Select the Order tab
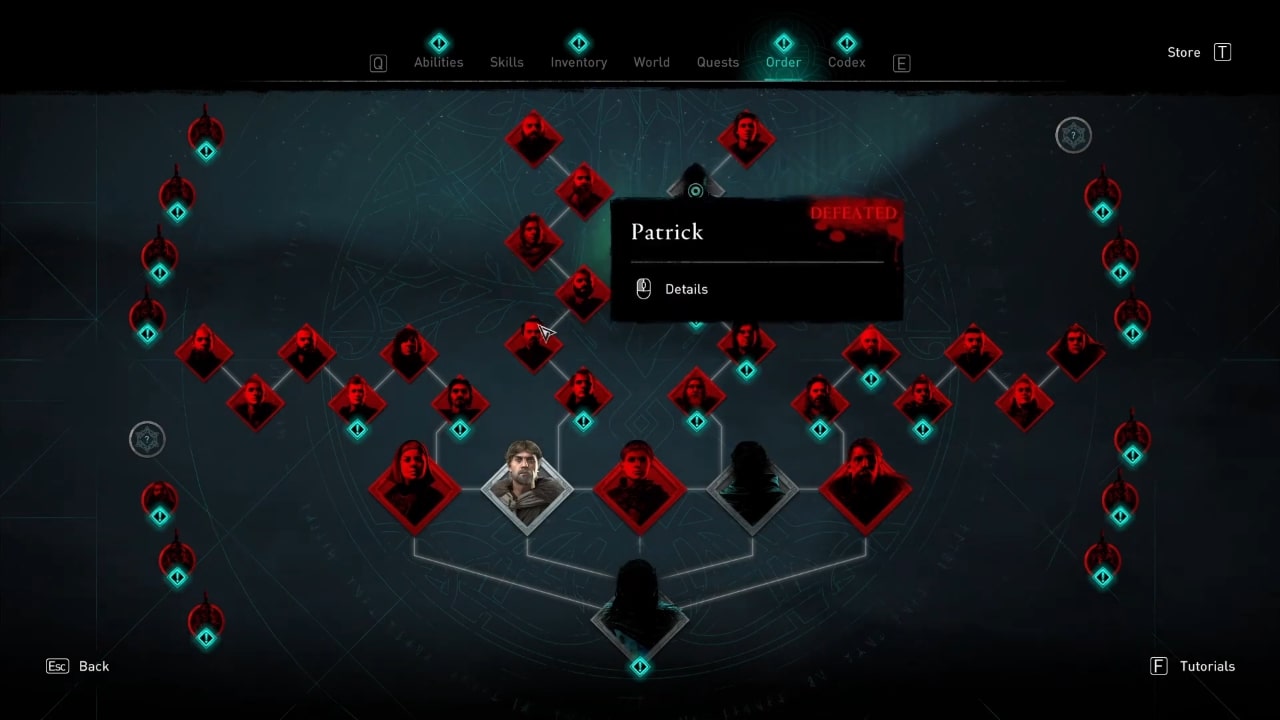1280x720 pixels. point(783,62)
